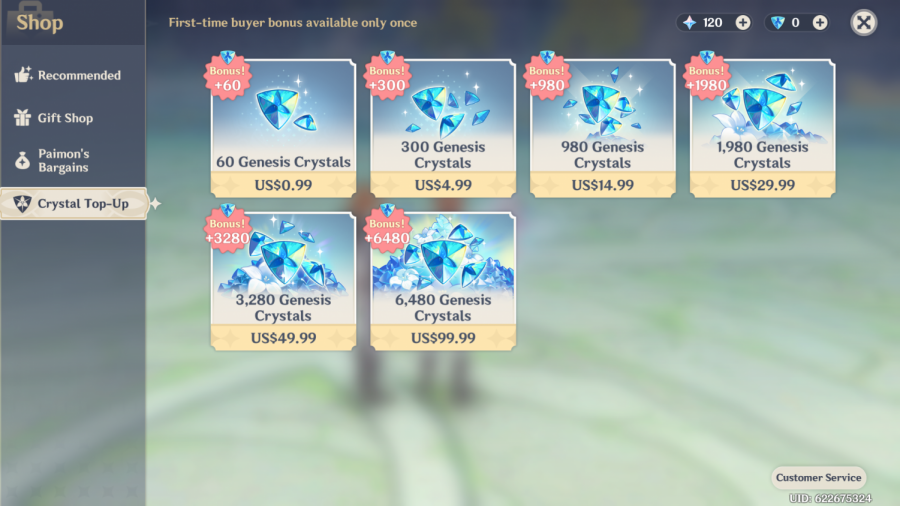Image resolution: width=900 pixels, height=506 pixels.
Task: Add more Primogems with the plus button
Action: click(x=742, y=22)
